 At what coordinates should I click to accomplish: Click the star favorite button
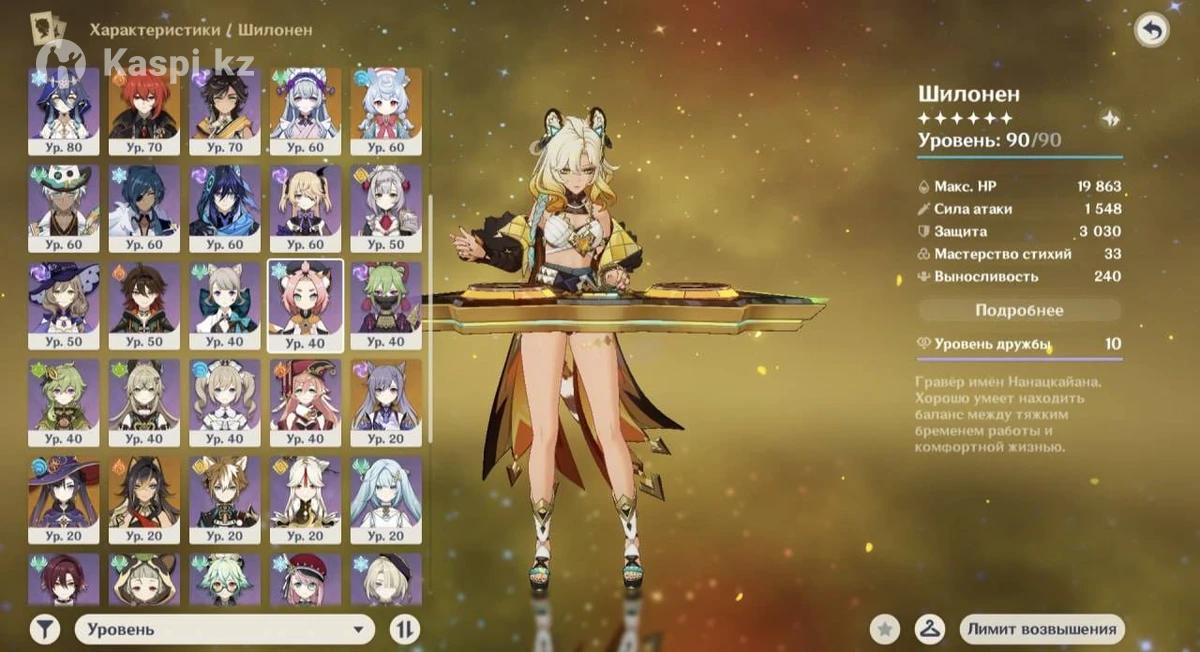tap(884, 629)
